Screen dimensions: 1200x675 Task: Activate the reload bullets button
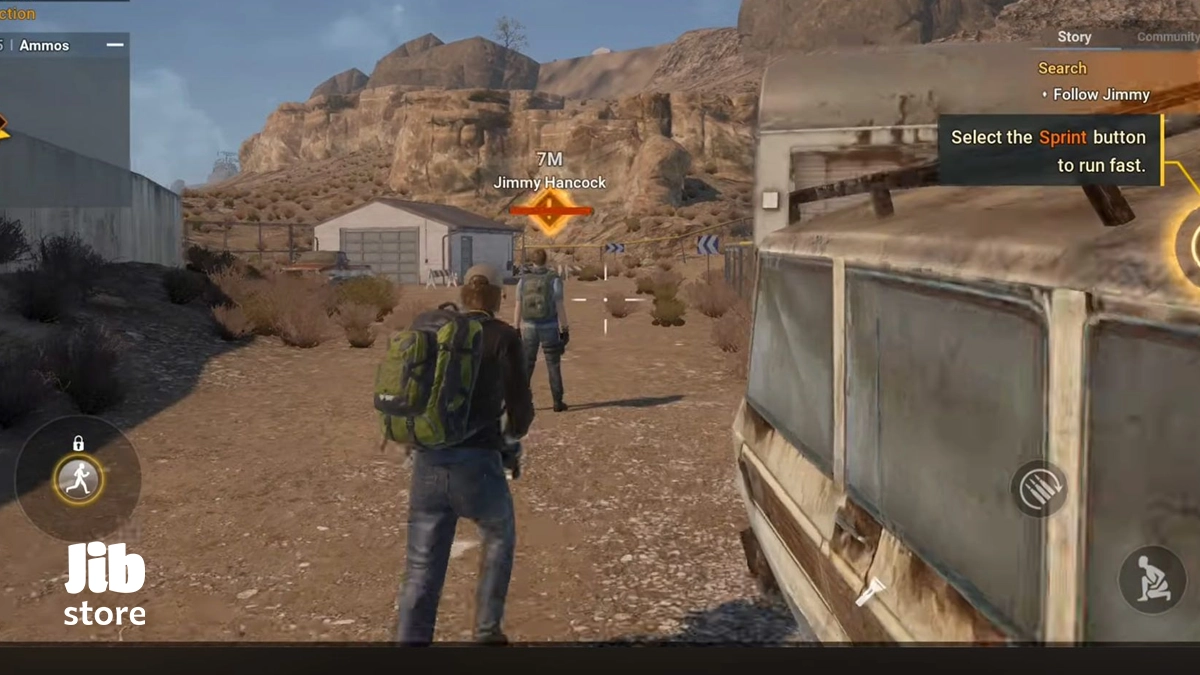pyautogui.click(x=1038, y=489)
